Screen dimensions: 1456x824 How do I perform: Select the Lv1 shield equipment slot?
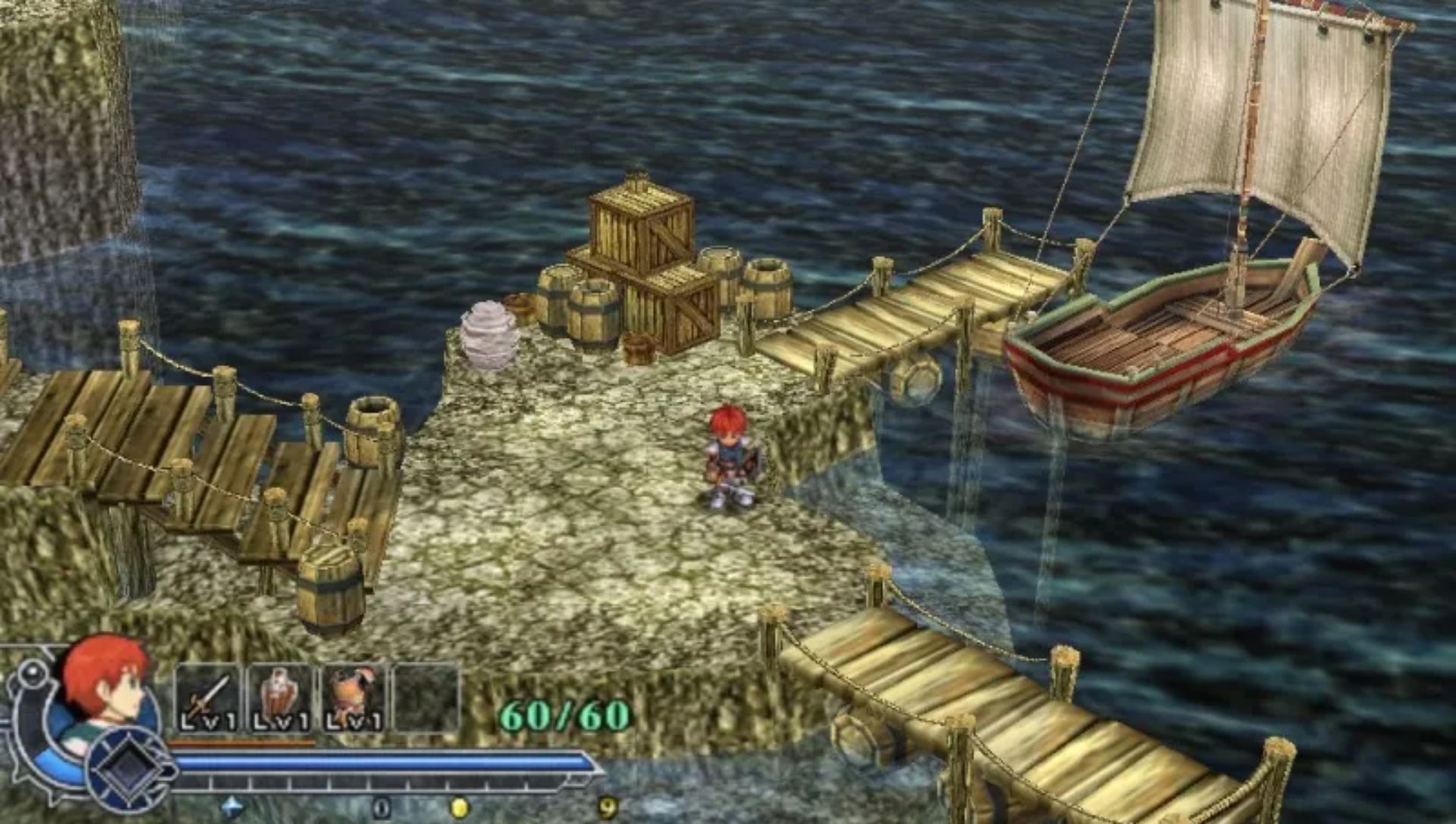click(280, 699)
